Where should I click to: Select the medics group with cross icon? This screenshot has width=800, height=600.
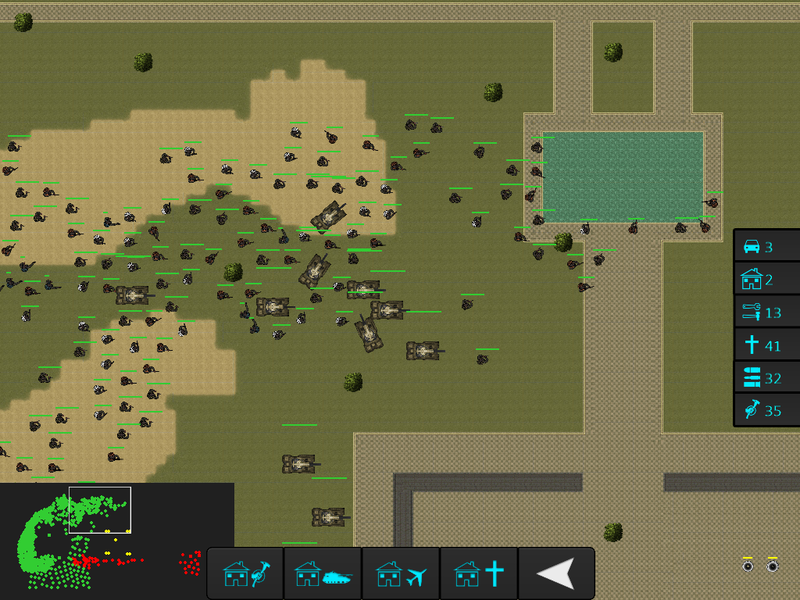(766, 345)
